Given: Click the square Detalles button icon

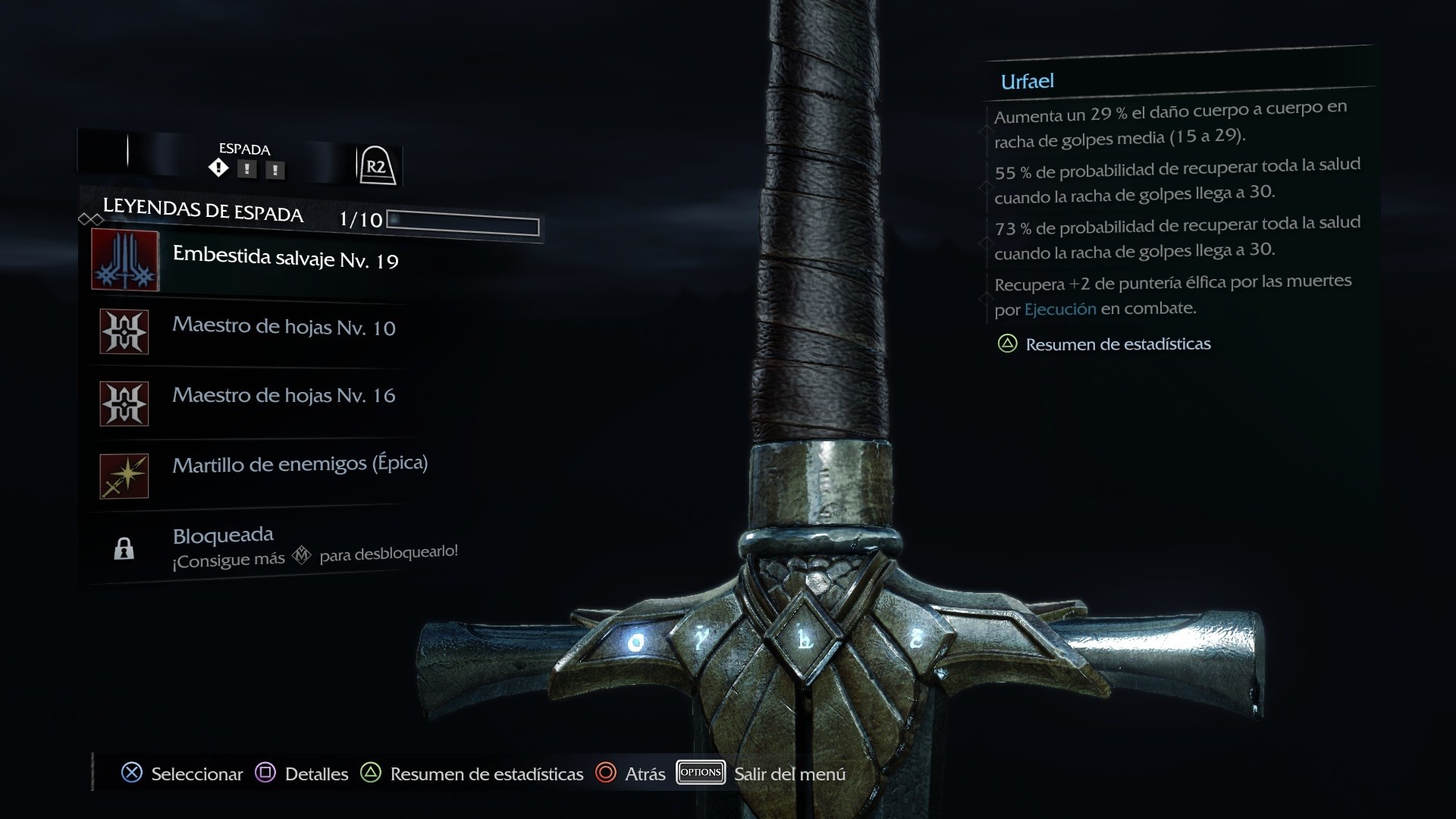Looking at the screenshot, I should coord(265,773).
